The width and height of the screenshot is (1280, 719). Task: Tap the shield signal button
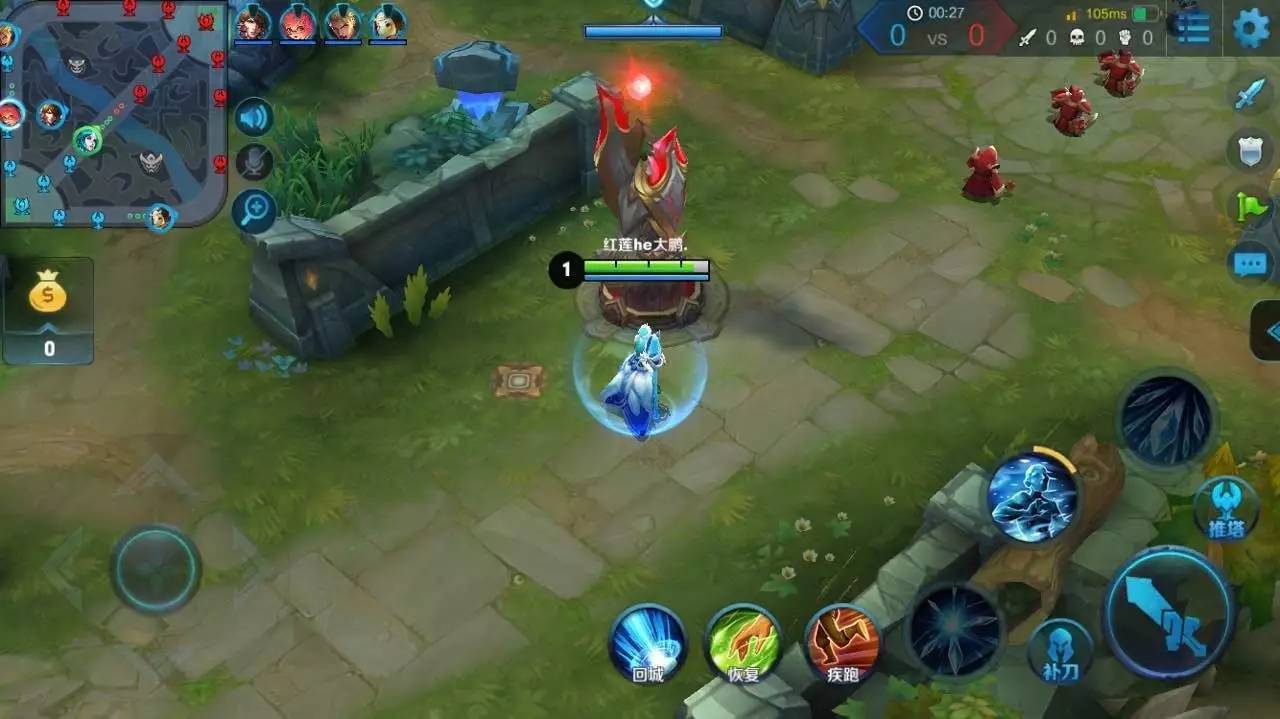coord(1250,150)
